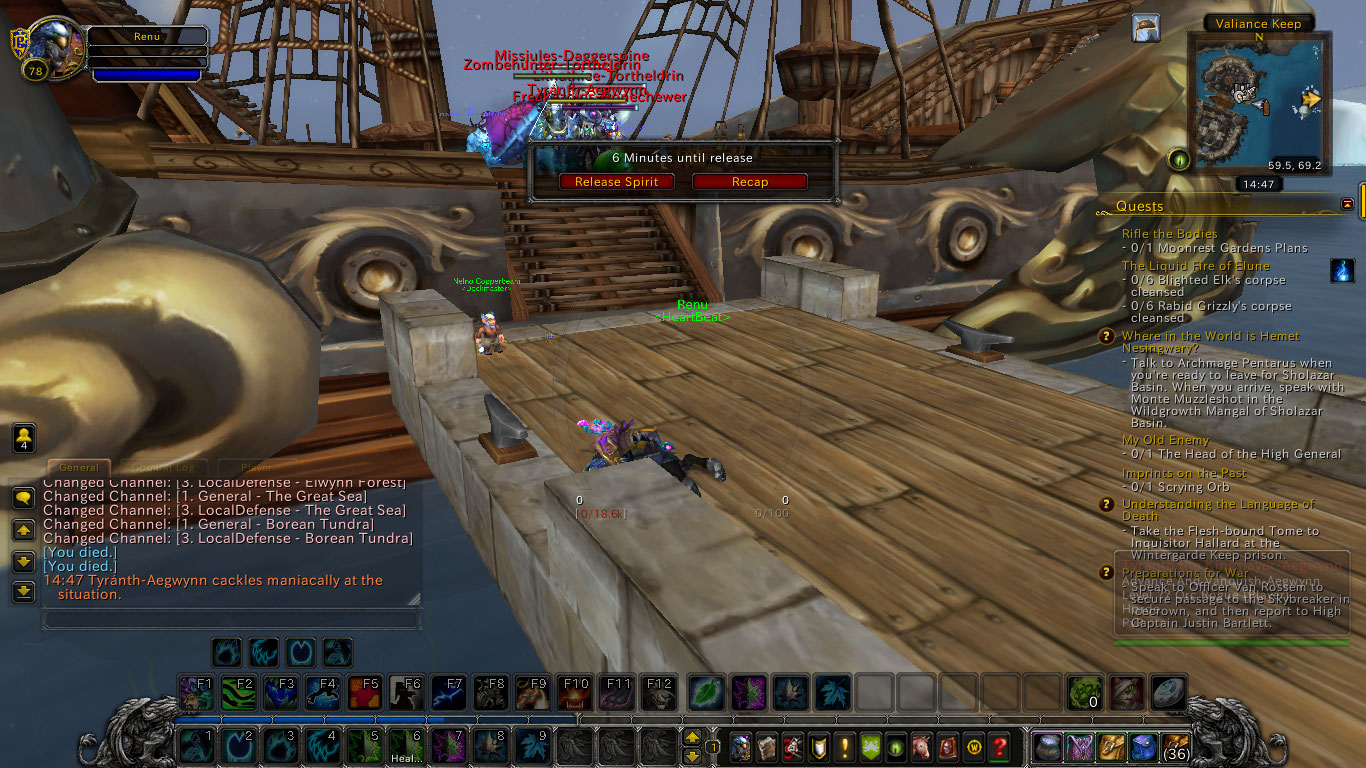
Task: Jump chat to the bottom
Action: (23, 592)
